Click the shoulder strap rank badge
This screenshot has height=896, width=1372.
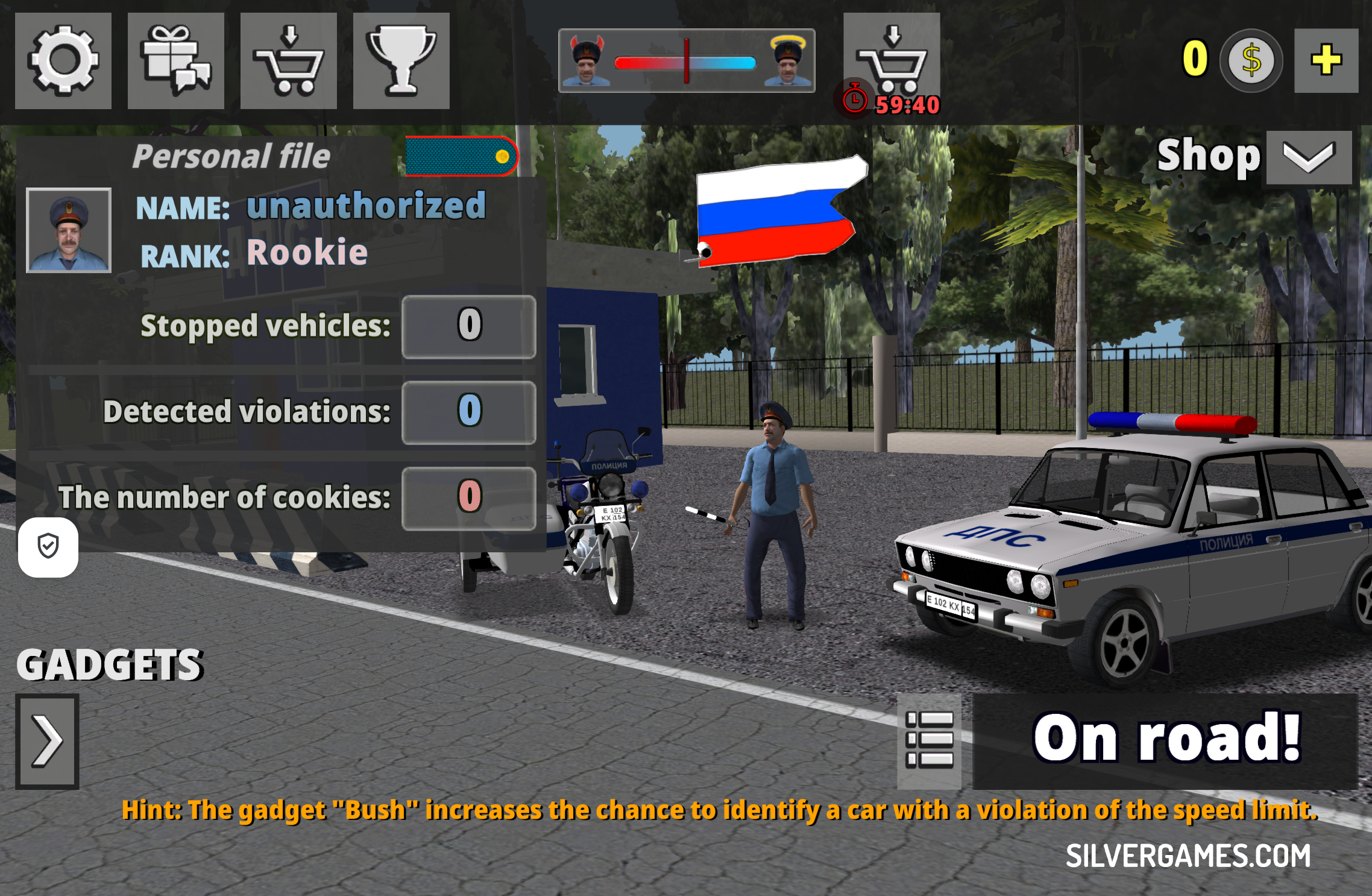coord(461,157)
